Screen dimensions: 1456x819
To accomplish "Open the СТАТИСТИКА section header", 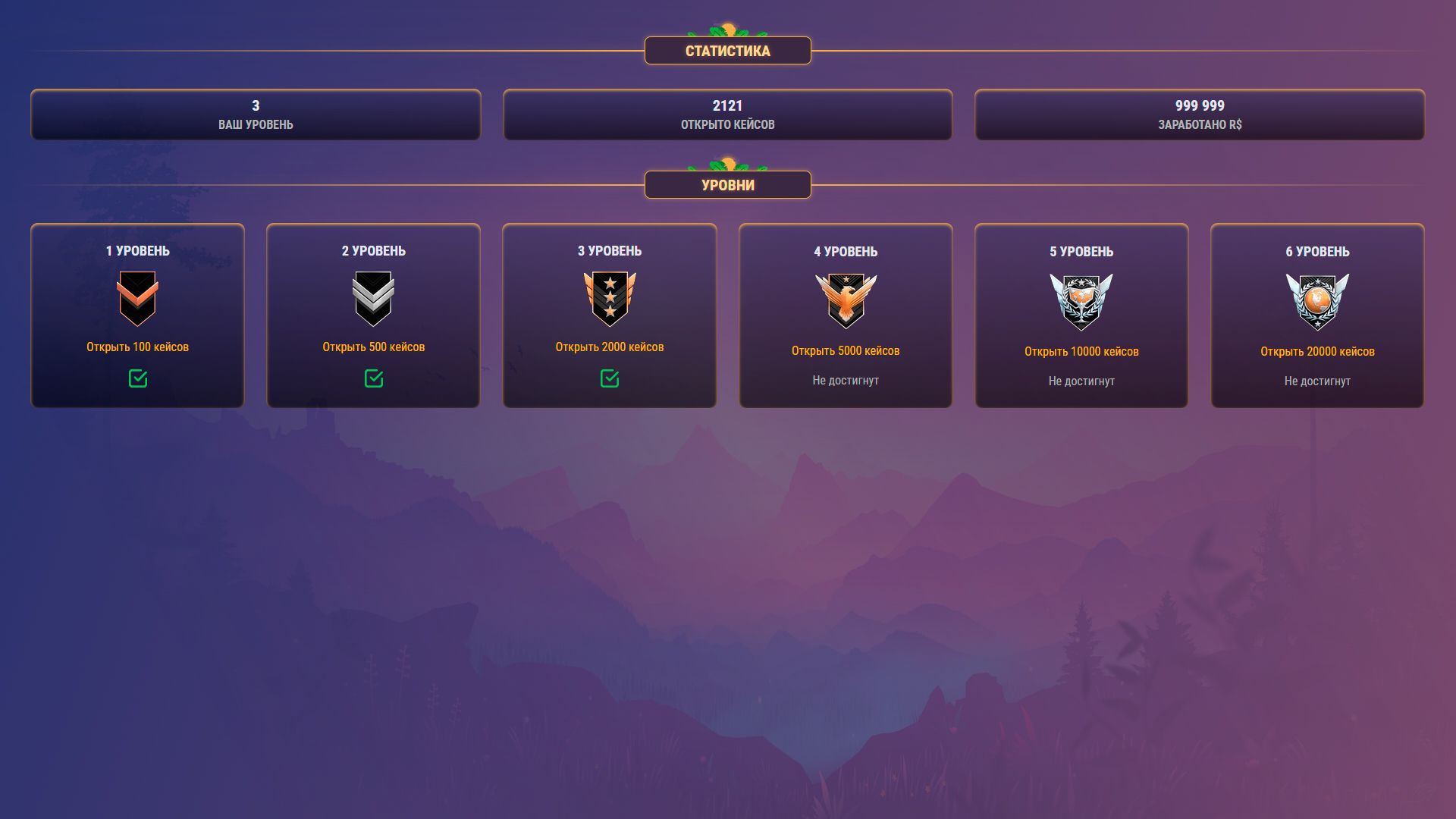I will click(x=727, y=50).
